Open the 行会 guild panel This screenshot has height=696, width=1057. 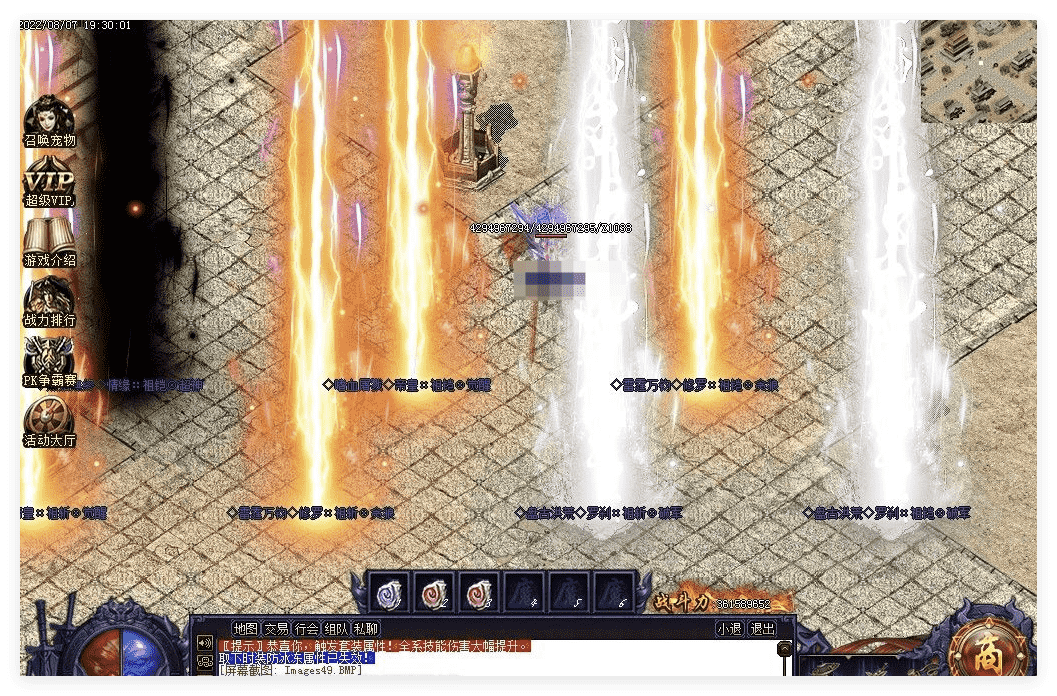point(306,629)
